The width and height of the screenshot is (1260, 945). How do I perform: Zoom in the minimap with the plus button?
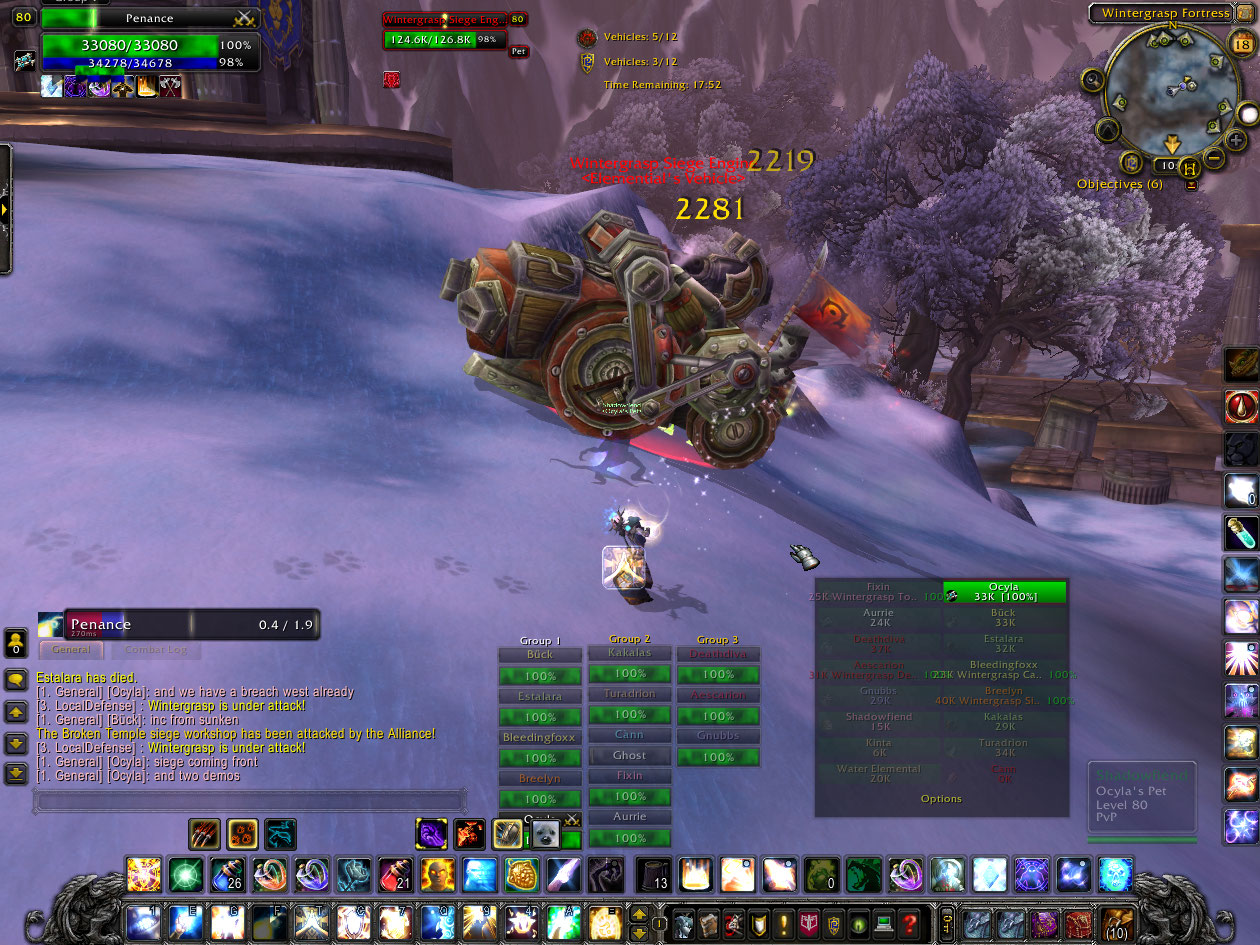coord(1236,141)
